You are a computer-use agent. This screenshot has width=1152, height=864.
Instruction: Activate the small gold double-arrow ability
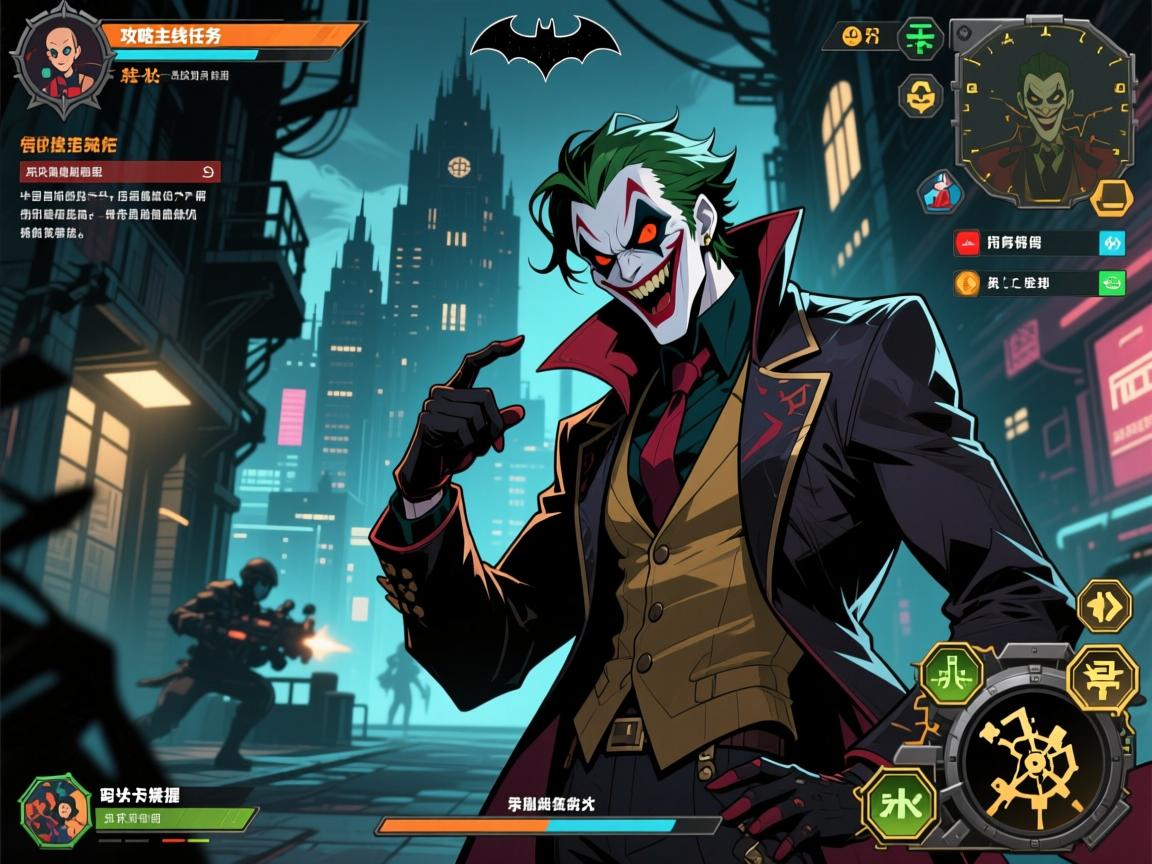pos(1104,606)
